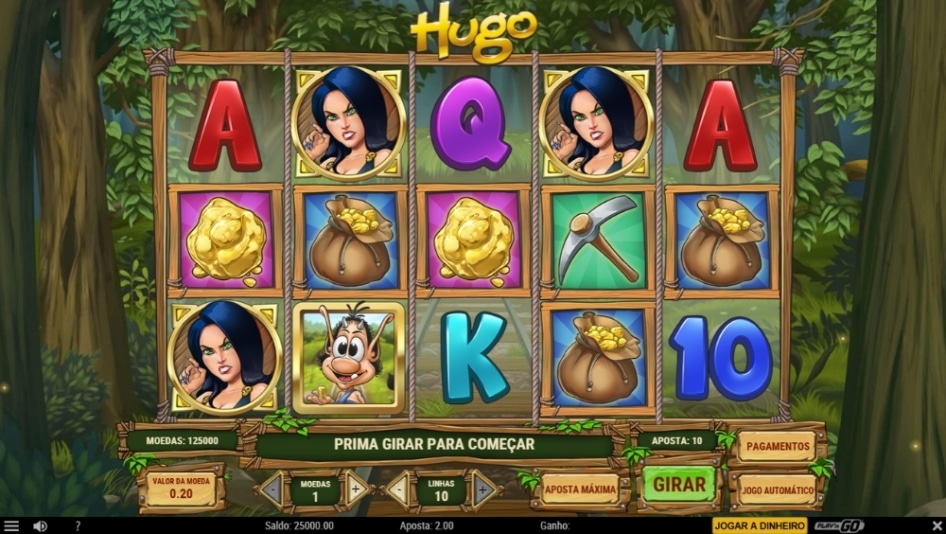Click the Valor da Moeda coin value button
946x534 pixels.
[x=181, y=487]
